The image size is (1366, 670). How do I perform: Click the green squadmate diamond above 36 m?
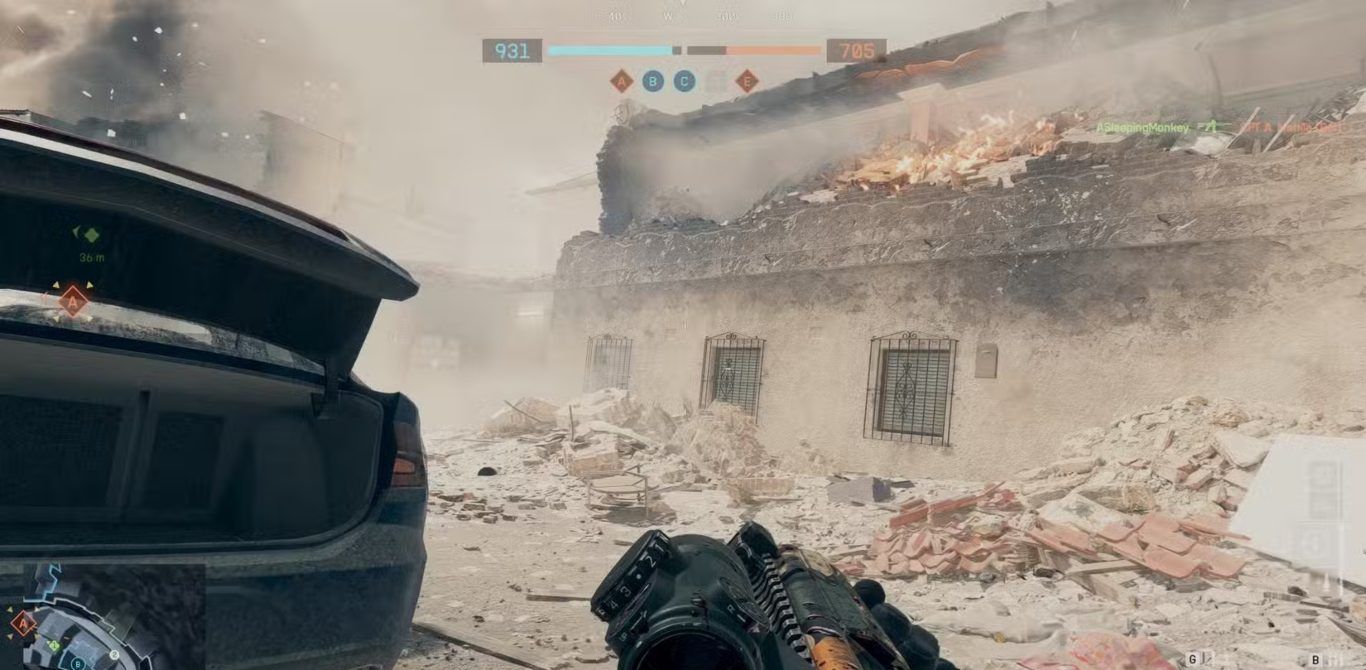click(91, 235)
